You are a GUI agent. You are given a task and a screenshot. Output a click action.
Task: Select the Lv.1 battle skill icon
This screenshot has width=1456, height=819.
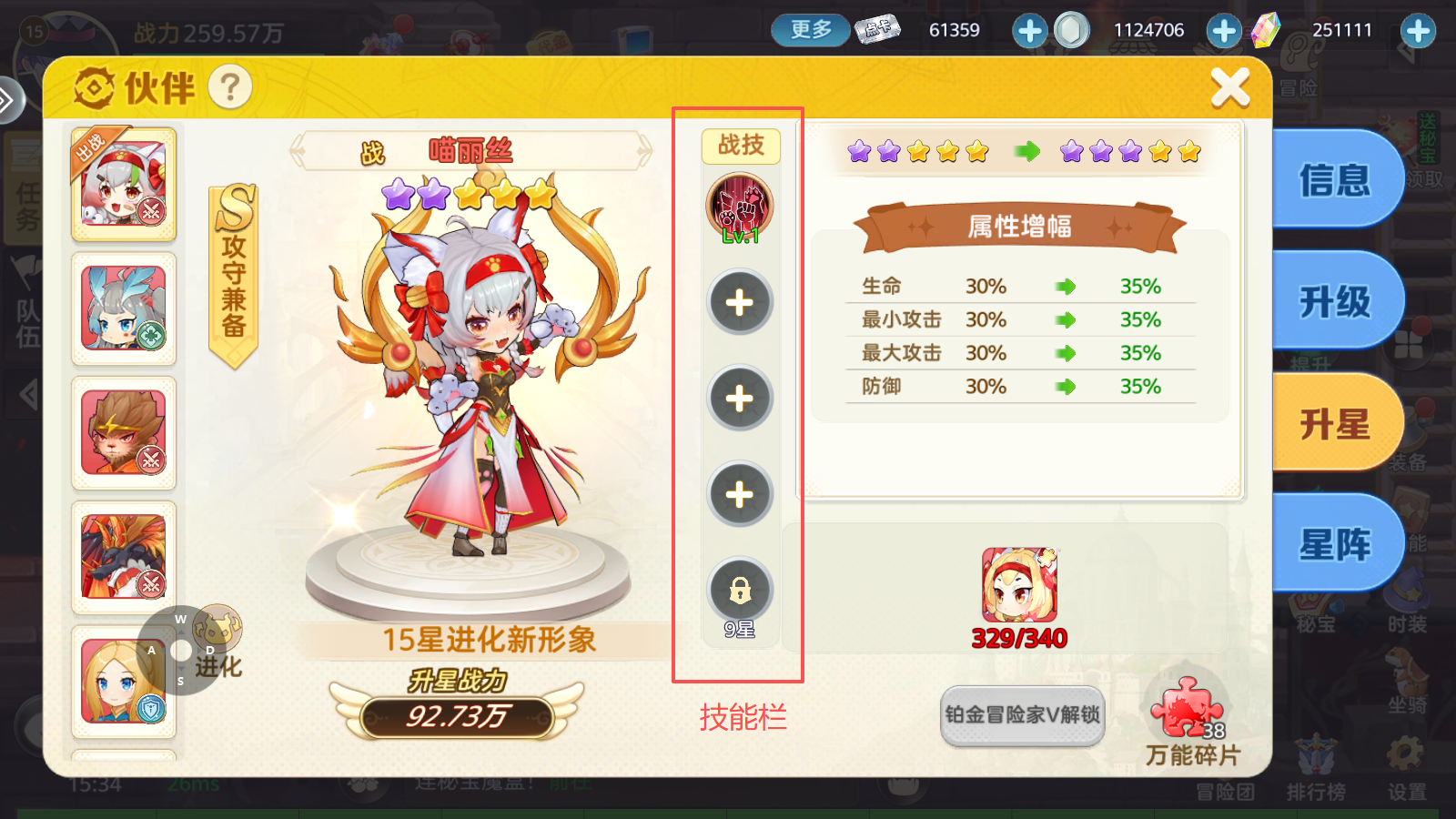click(x=740, y=207)
